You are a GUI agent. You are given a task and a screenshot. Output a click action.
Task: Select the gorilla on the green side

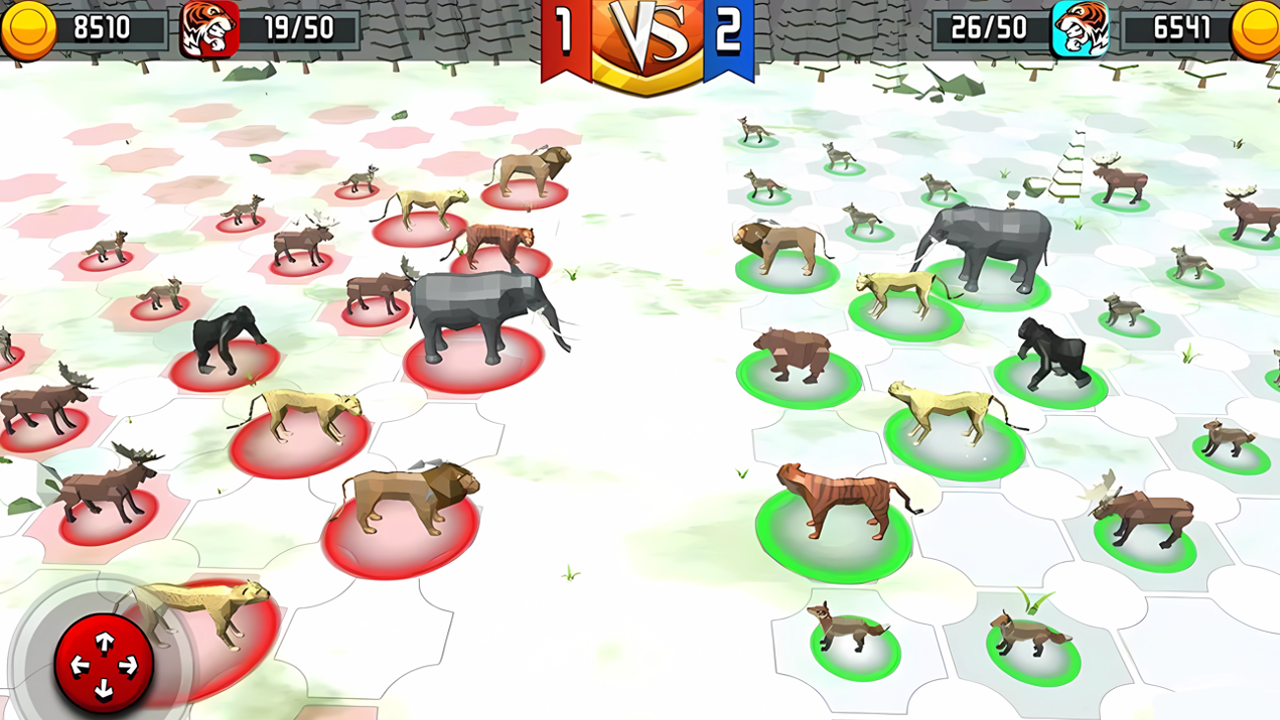pyautogui.click(x=1055, y=350)
